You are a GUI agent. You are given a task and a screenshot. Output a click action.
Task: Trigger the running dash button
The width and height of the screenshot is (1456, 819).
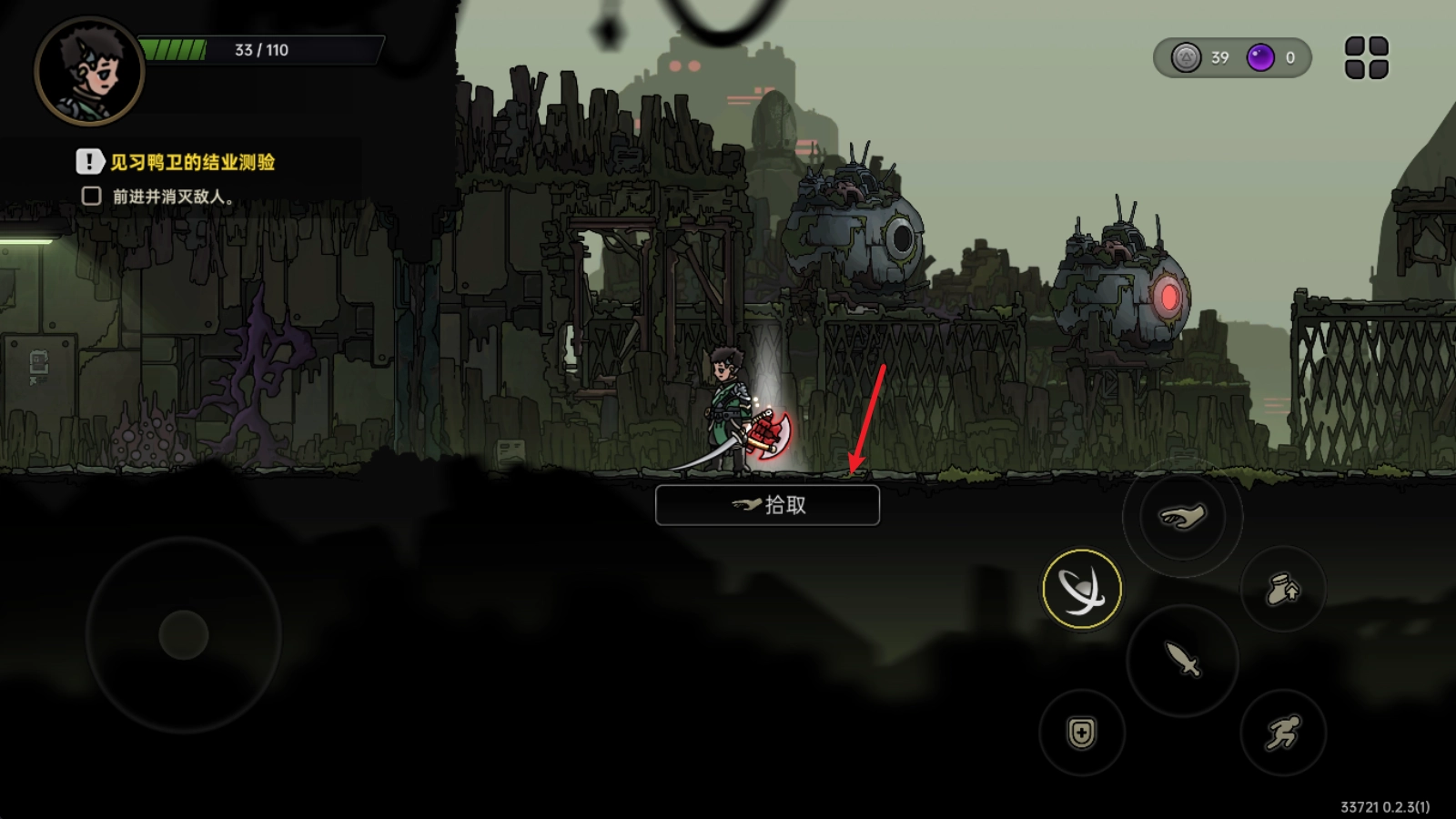click(x=1282, y=733)
